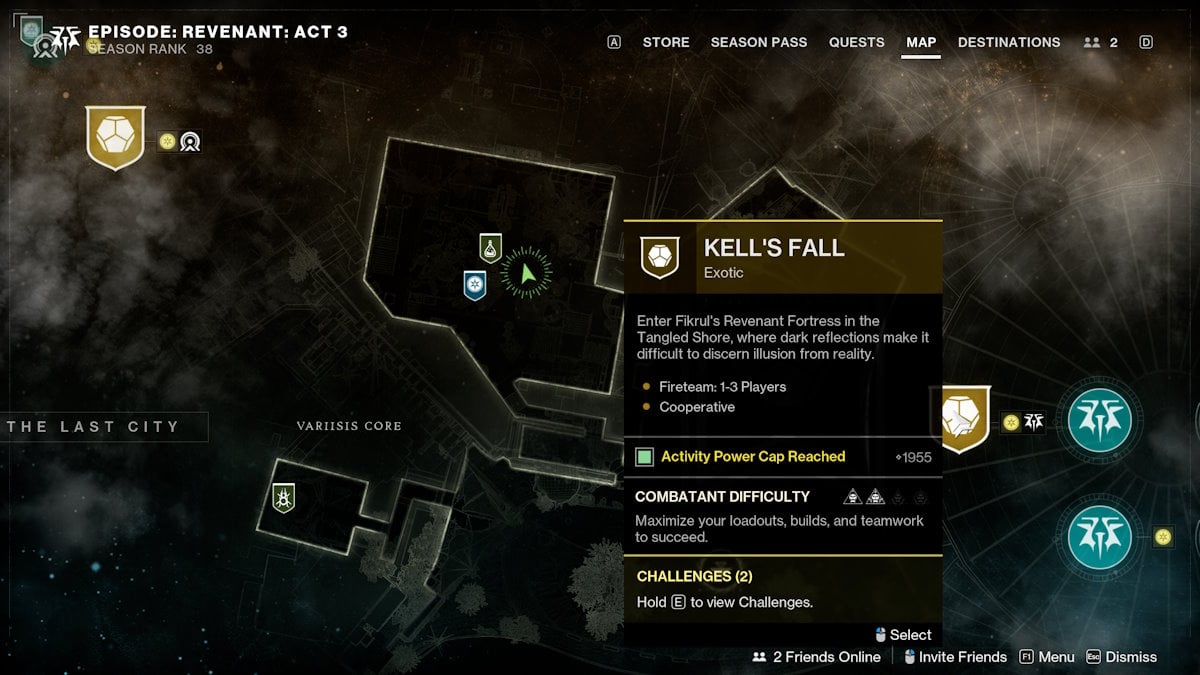
Task: Select the gold exotic mission node at top left
Action: click(116, 137)
